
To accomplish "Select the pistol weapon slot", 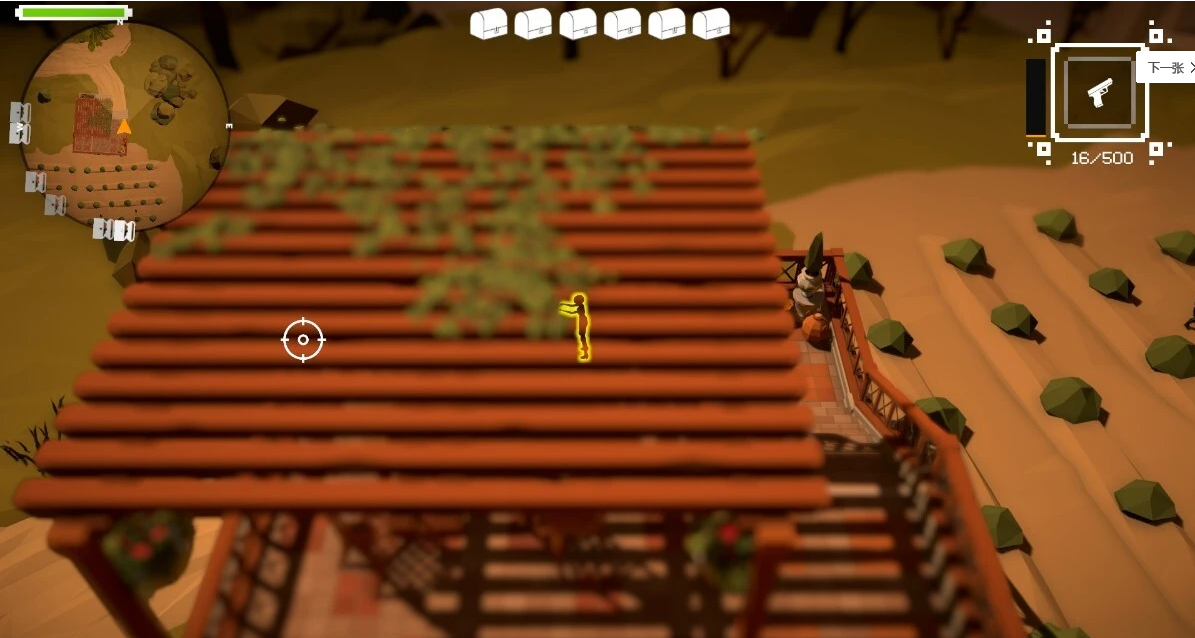I will coord(1099,93).
